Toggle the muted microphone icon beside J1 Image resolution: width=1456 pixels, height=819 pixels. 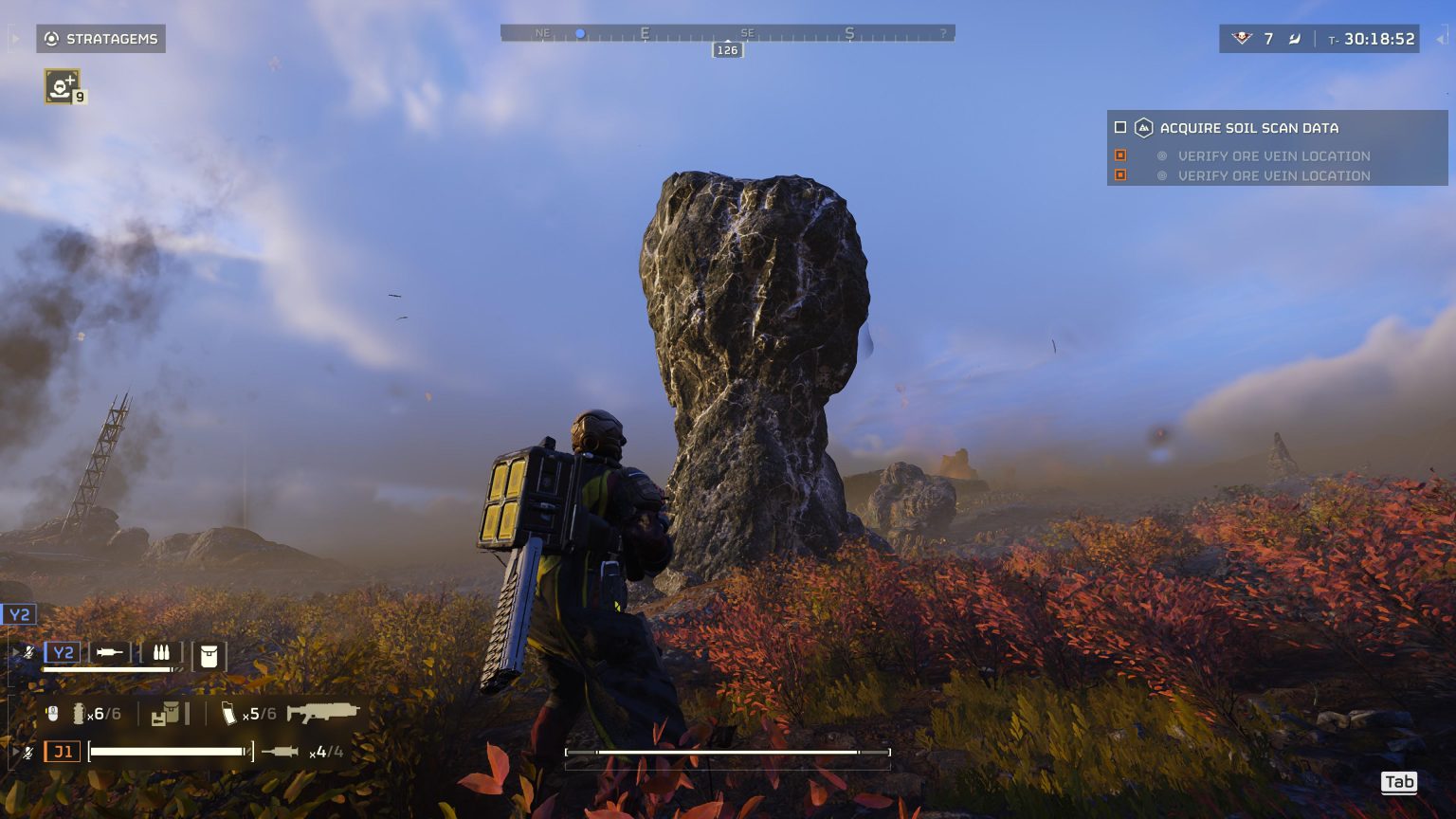(29, 753)
